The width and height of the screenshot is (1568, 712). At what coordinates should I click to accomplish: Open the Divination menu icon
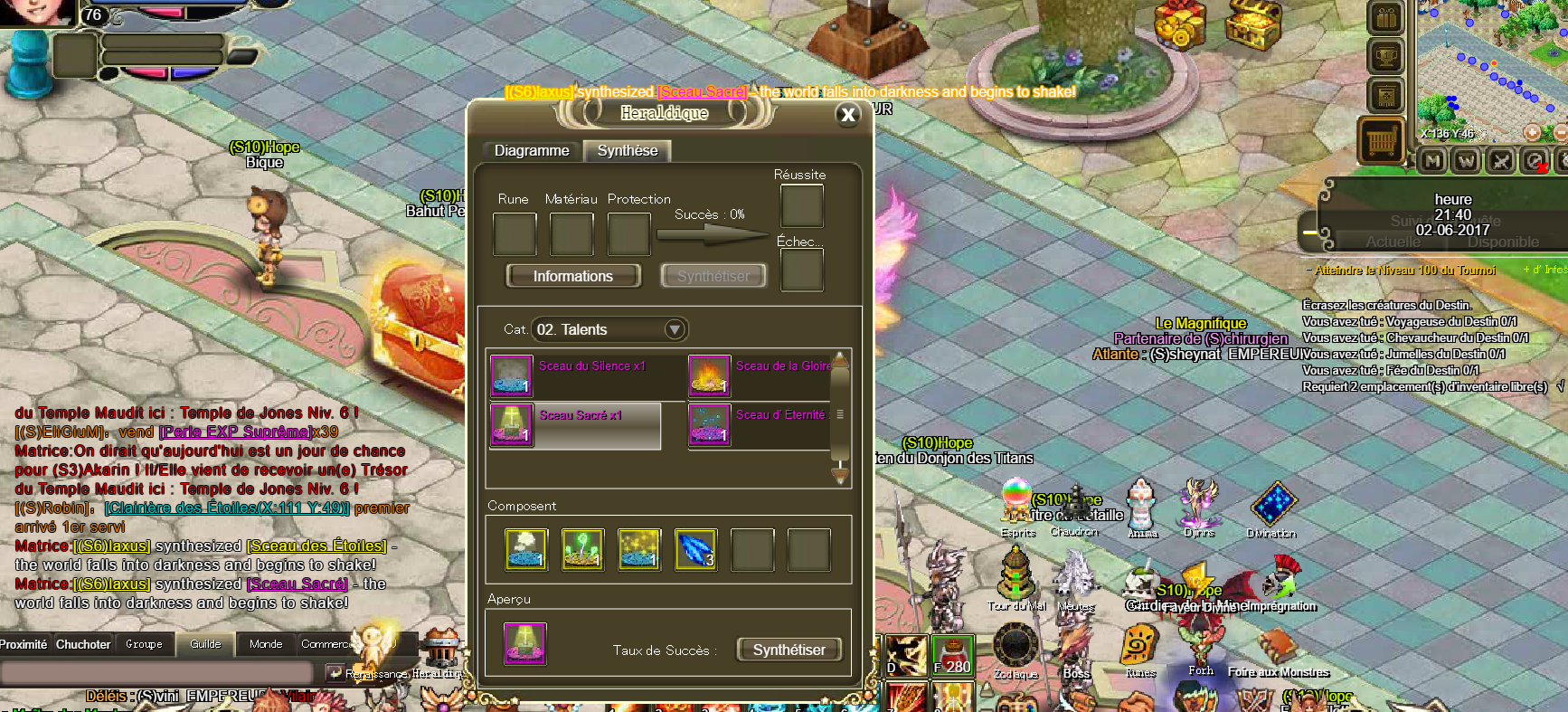pyautogui.click(x=1272, y=505)
